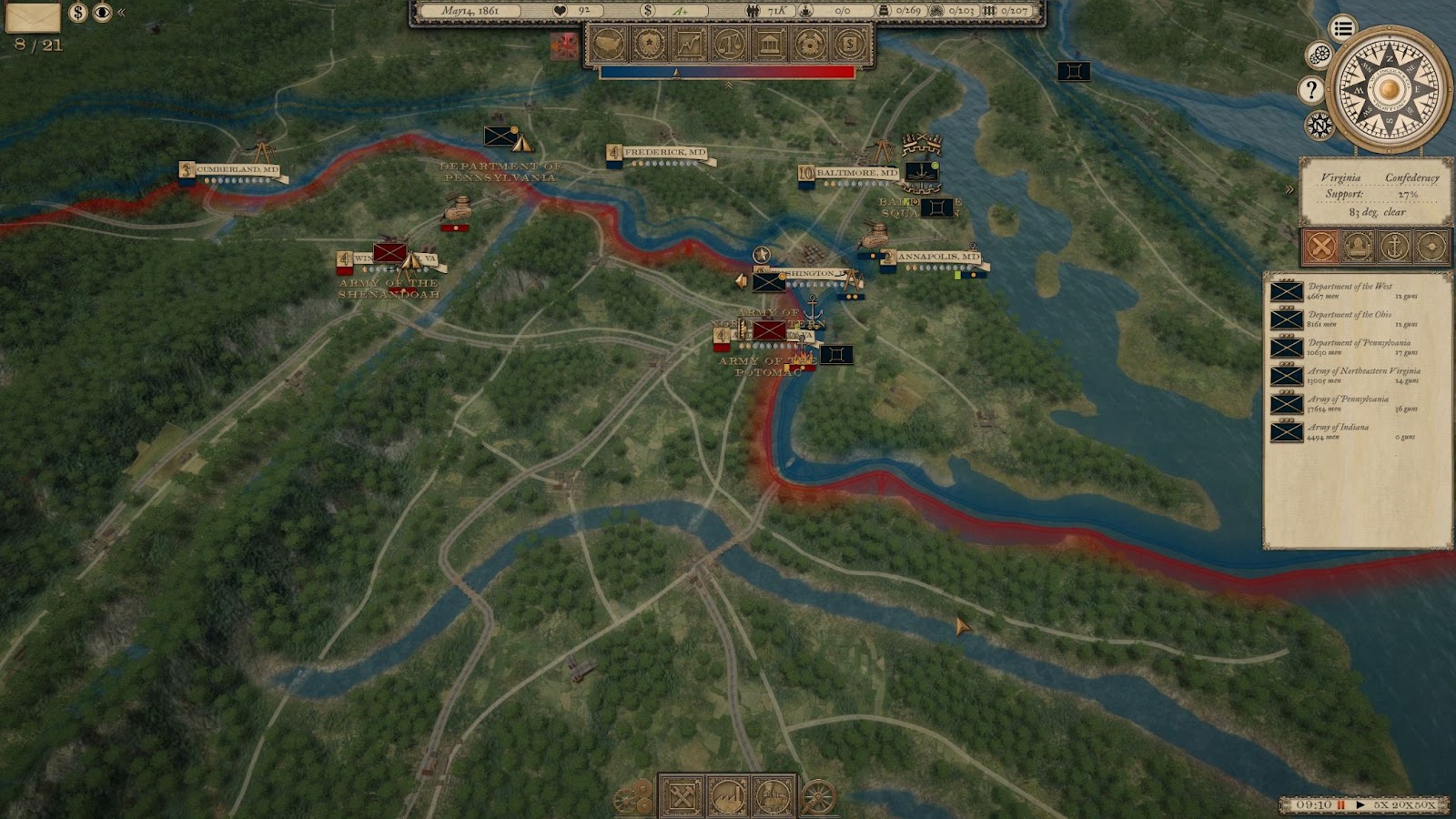Open the balance scales panel
The width and height of the screenshot is (1456, 819).
coord(729,44)
